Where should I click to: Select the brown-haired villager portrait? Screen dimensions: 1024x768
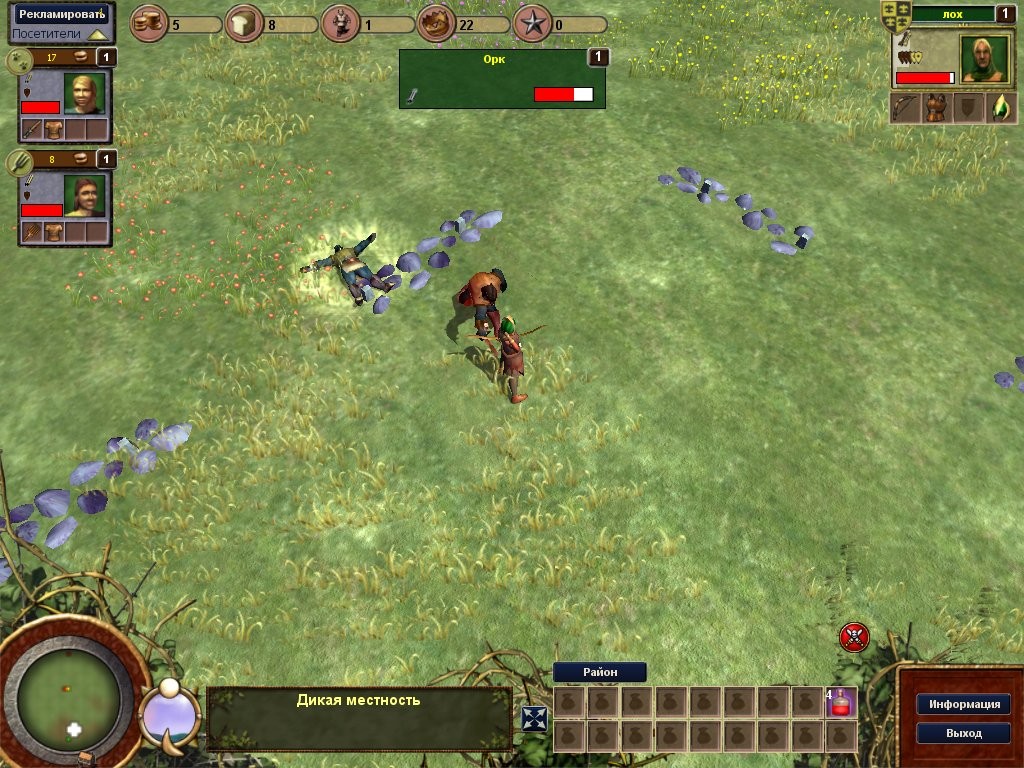pos(85,195)
